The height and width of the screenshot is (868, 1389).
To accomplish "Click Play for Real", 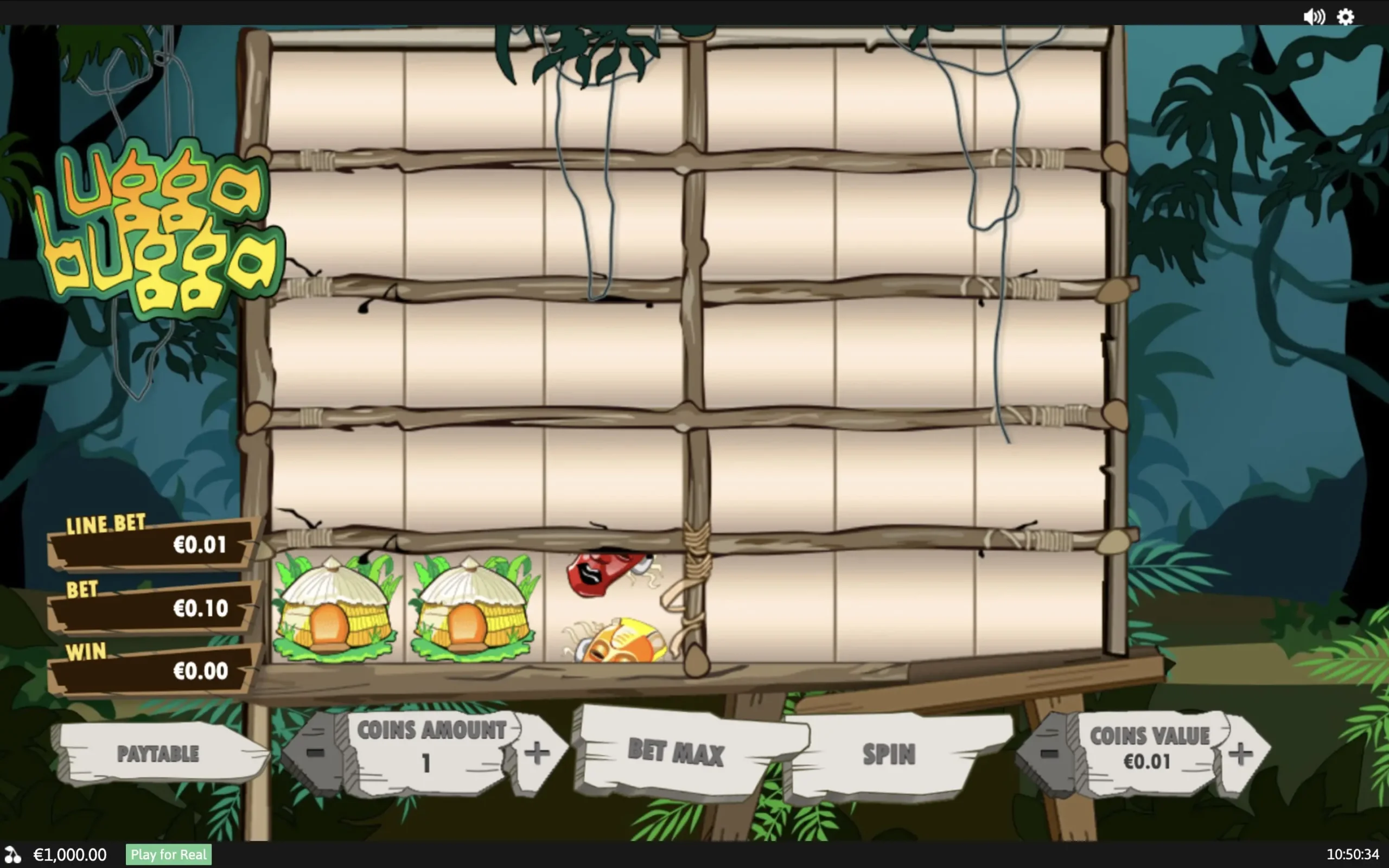I will 168,855.
